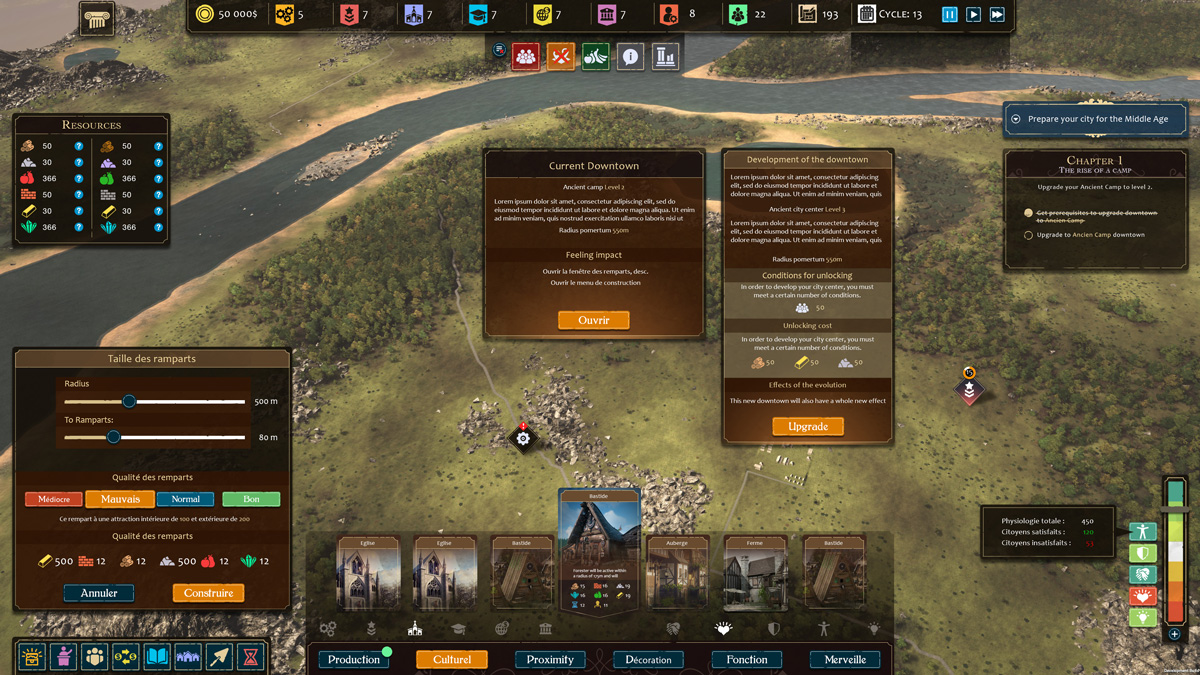Cancel rampart construction with Annuler
The image size is (1200, 675).
point(99,593)
